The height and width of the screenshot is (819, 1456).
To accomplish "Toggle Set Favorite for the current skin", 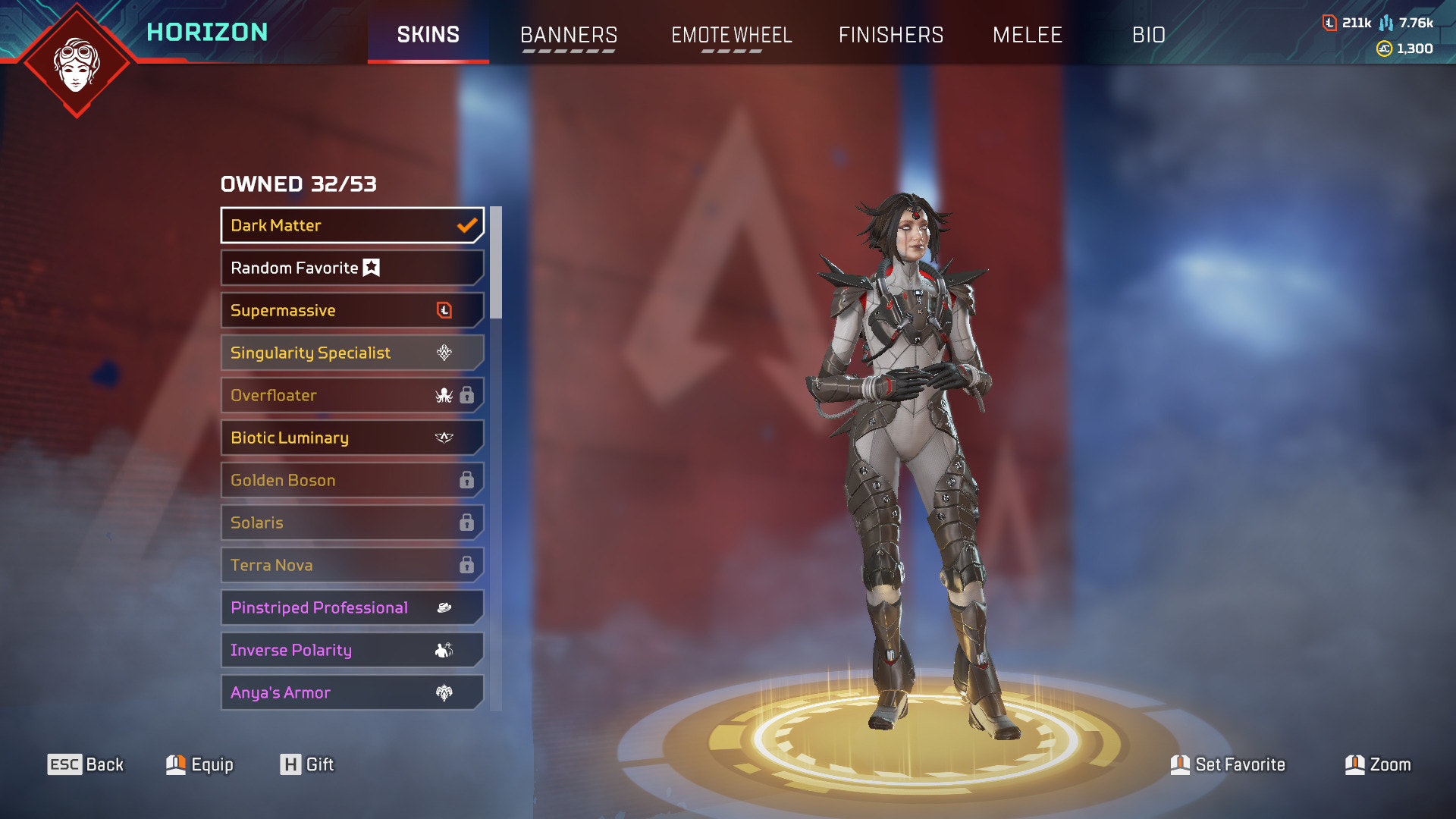I will [1181, 764].
